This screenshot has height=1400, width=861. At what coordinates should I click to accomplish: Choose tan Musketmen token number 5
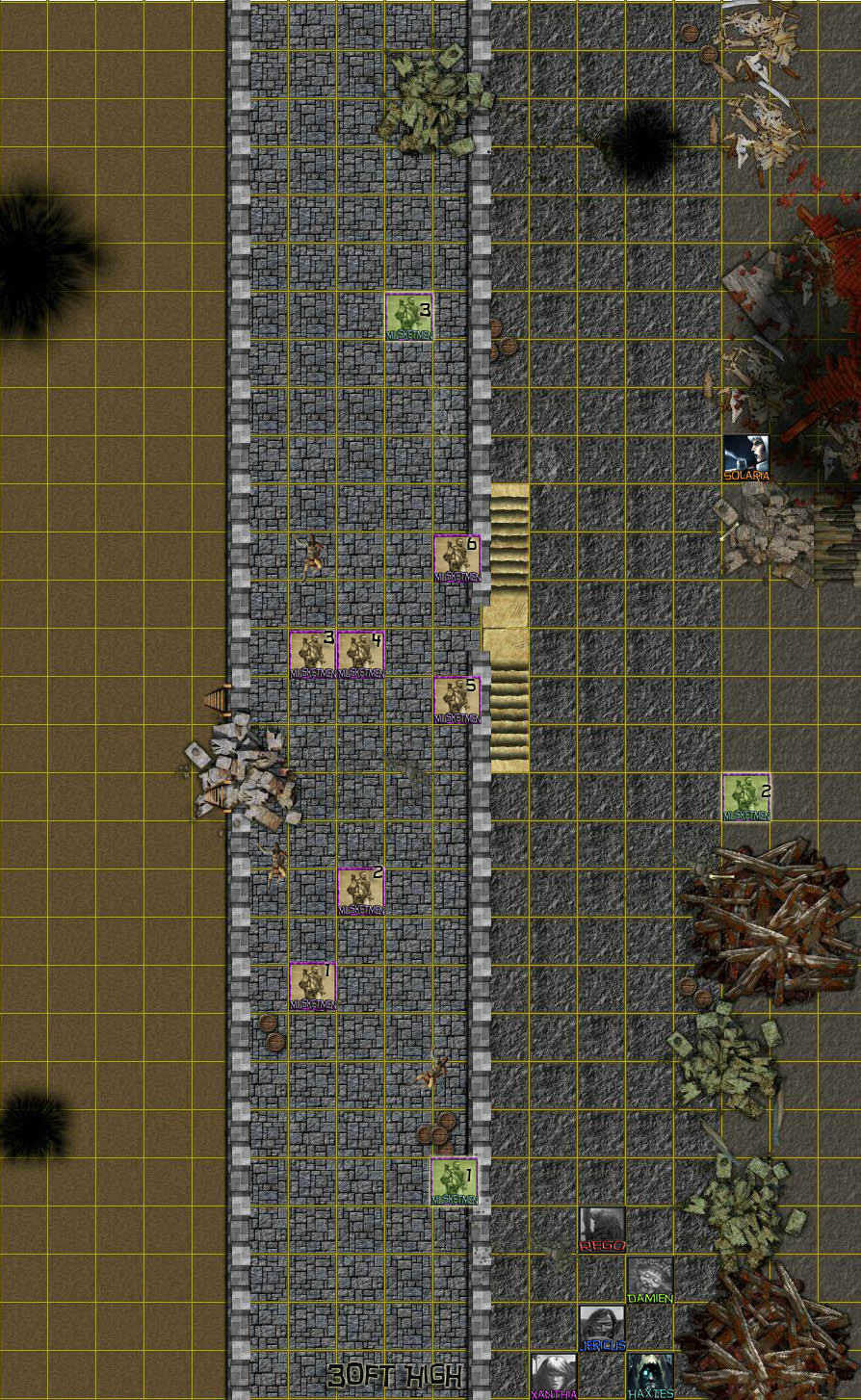(x=457, y=699)
